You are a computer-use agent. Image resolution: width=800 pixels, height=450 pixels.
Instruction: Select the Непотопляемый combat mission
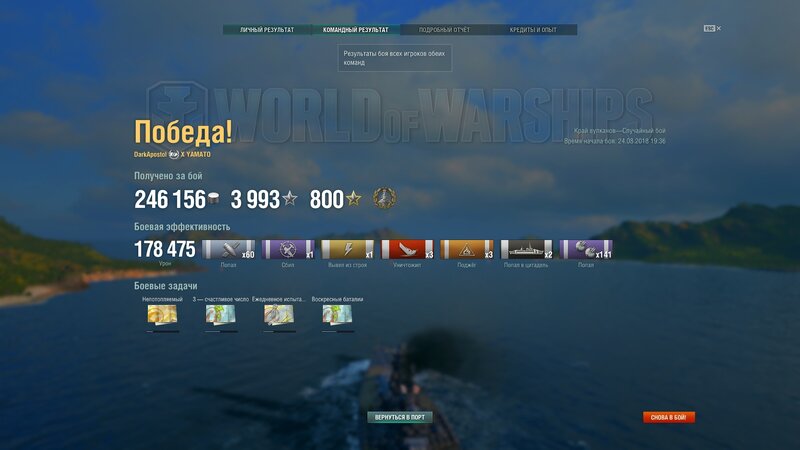coord(161,315)
